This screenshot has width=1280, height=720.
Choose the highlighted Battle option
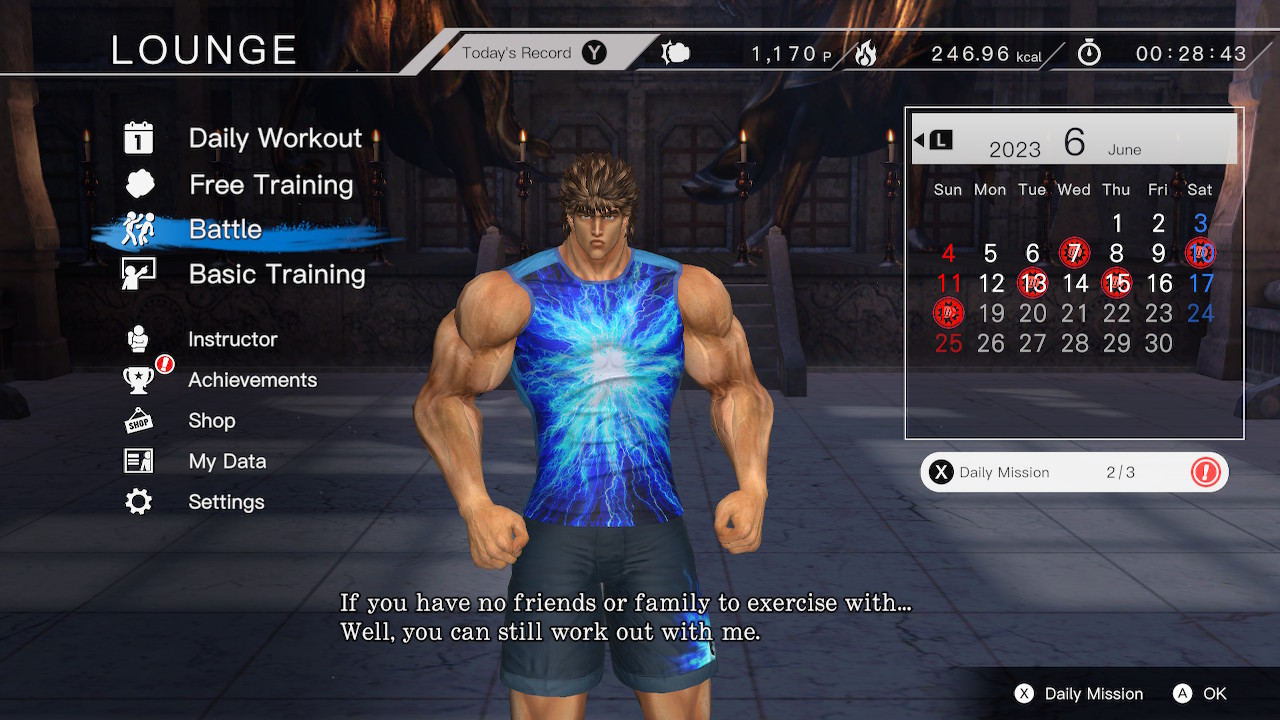click(x=226, y=229)
